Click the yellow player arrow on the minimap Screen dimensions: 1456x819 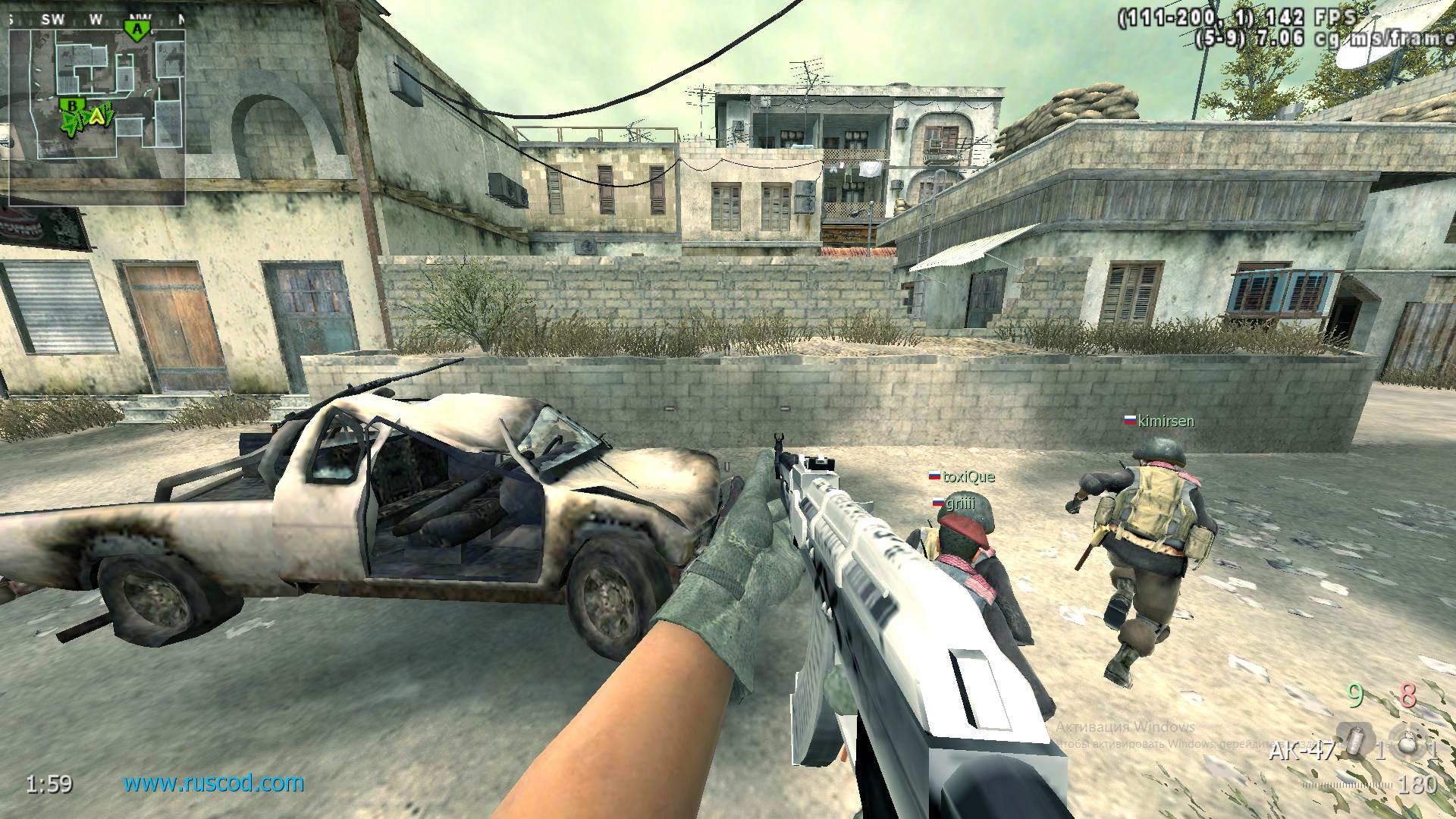coord(97,118)
